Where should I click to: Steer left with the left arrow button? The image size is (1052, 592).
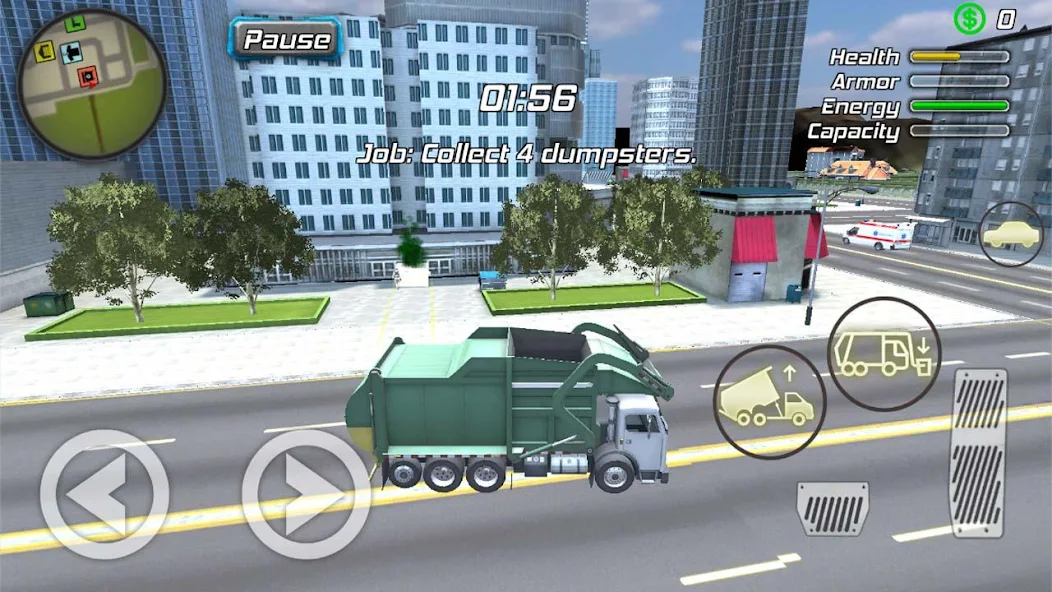[x=104, y=493]
